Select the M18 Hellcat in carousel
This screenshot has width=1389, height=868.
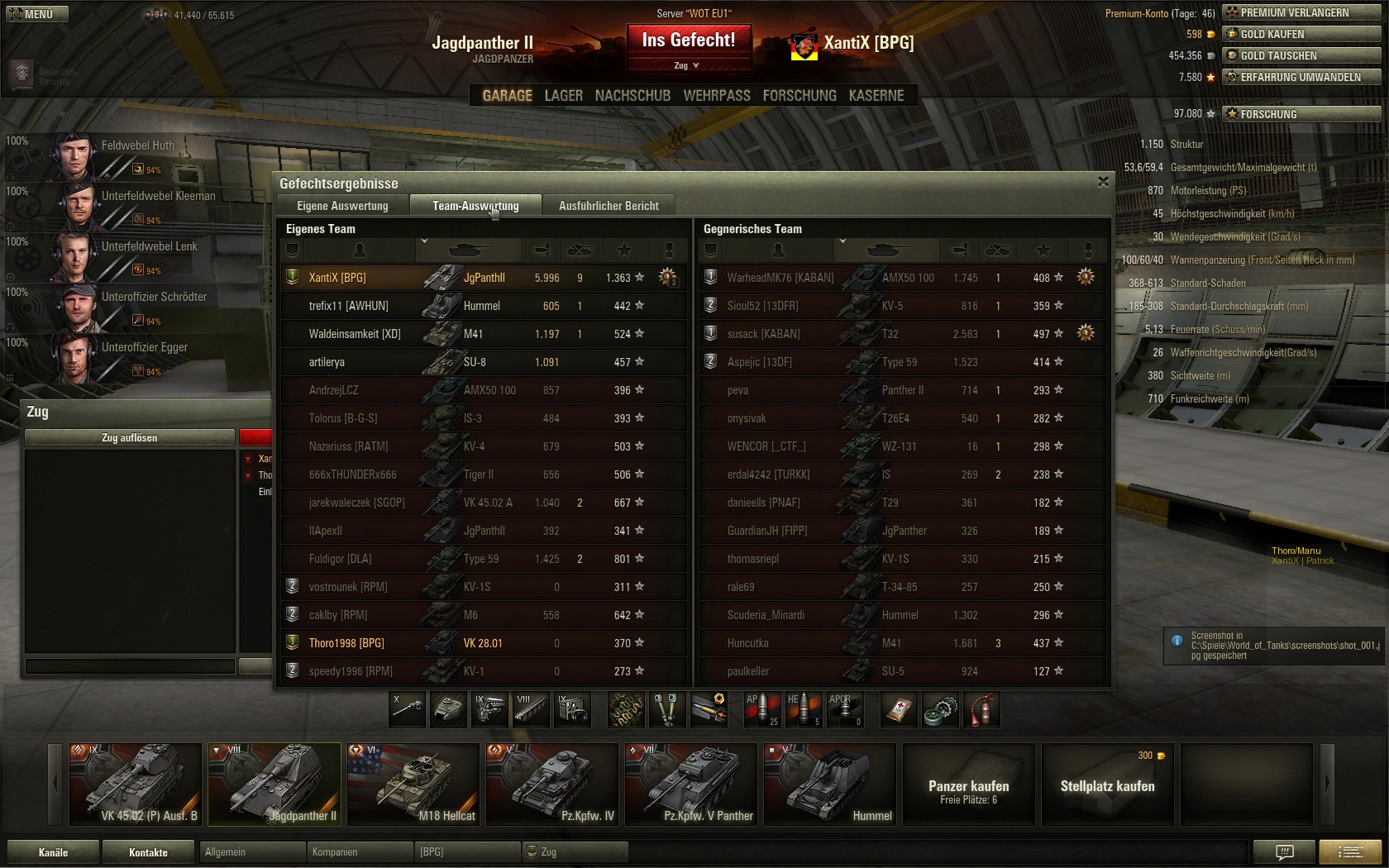[413, 784]
